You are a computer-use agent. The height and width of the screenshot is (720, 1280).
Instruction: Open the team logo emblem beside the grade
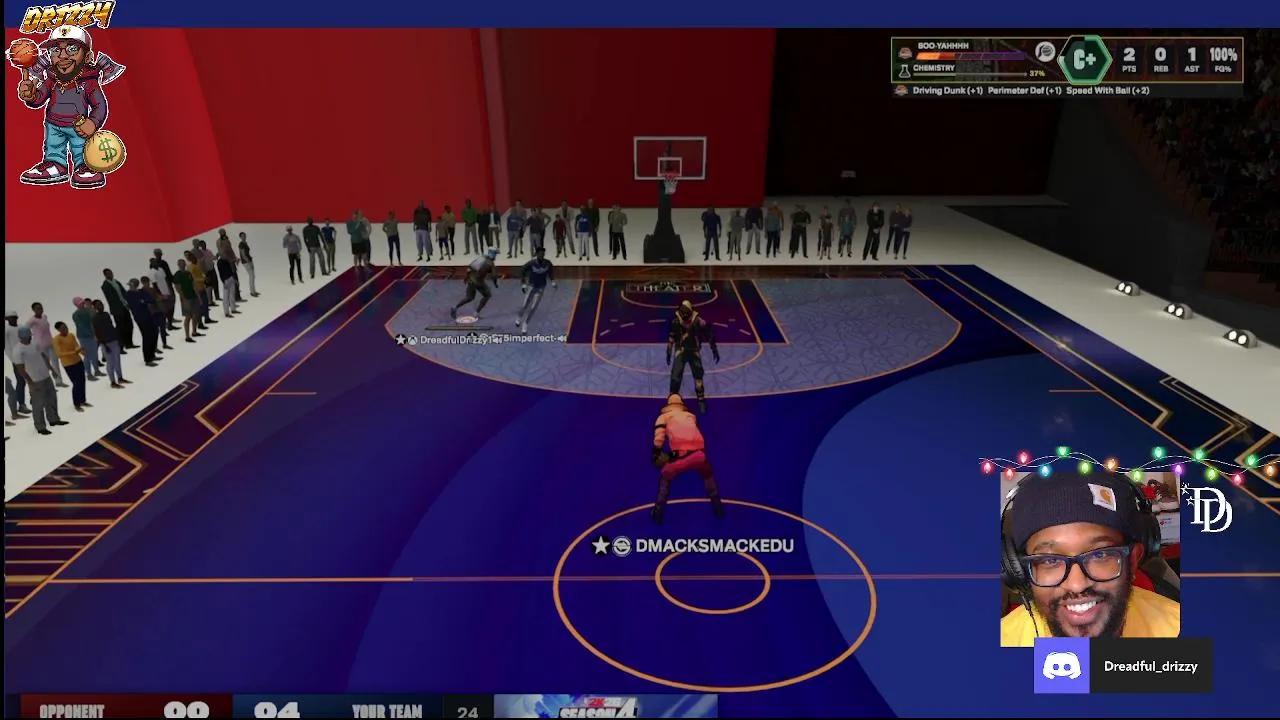point(1044,51)
